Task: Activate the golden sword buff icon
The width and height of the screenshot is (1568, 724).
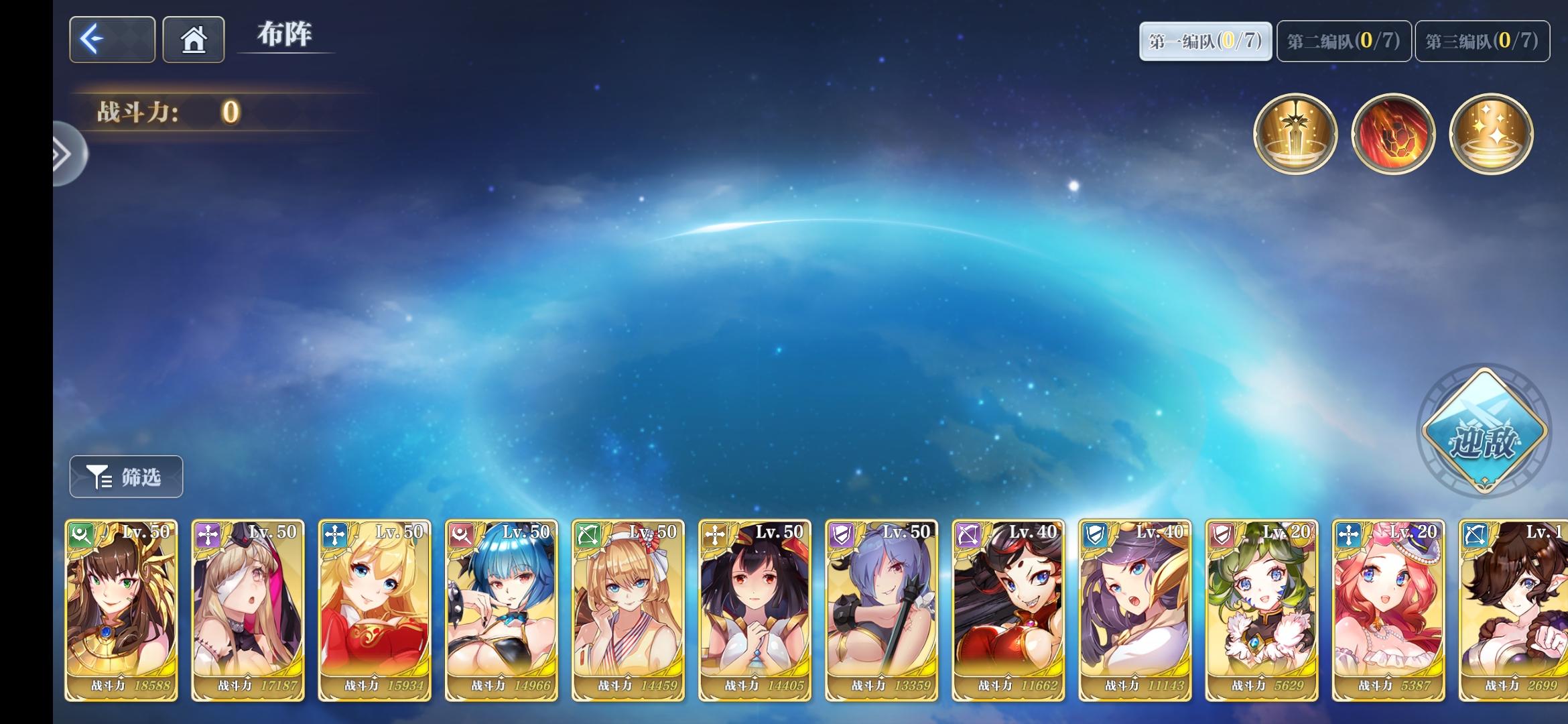Action: point(1296,133)
